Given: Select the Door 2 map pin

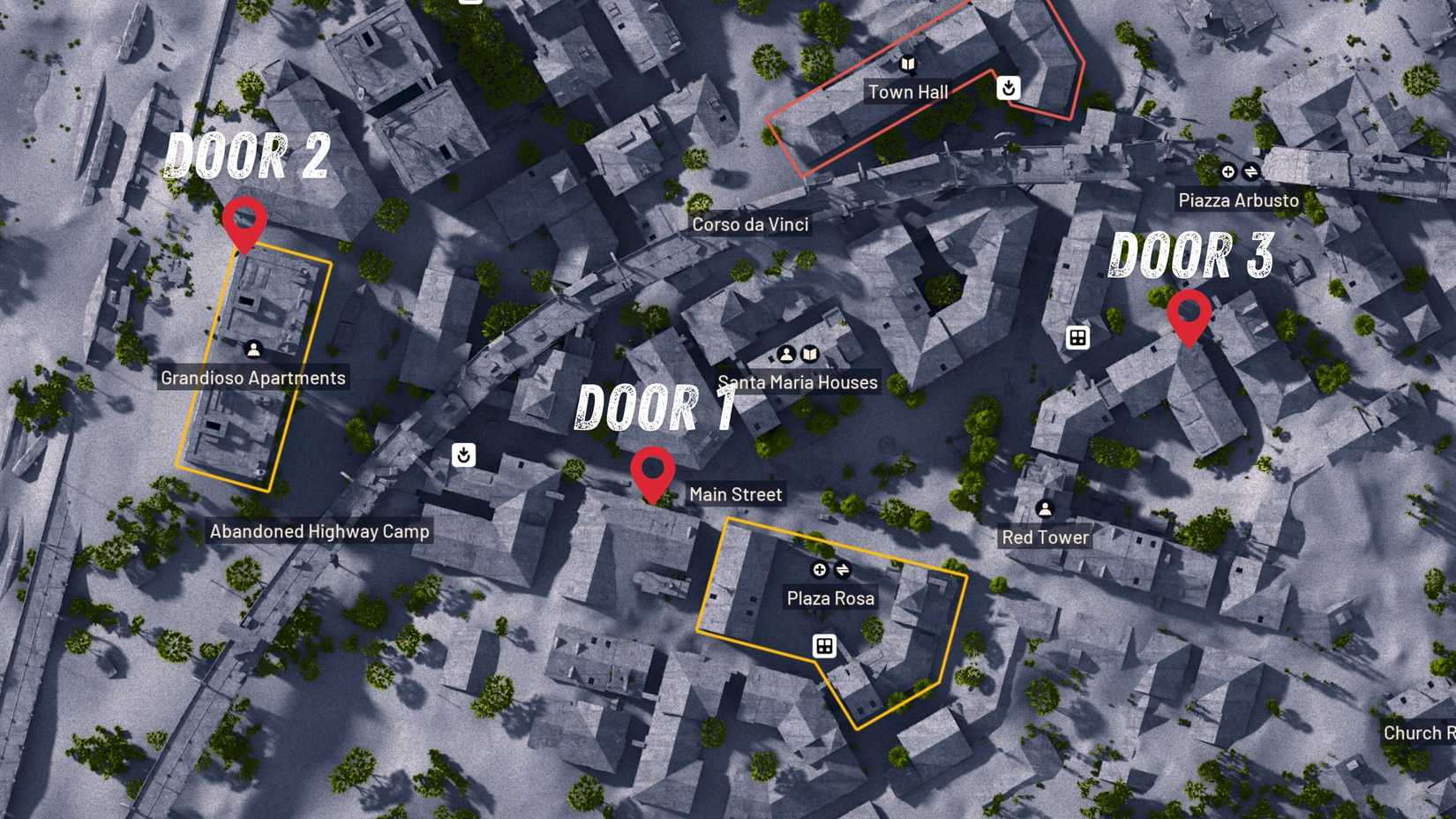Looking at the screenshot, I should [245, 221].
